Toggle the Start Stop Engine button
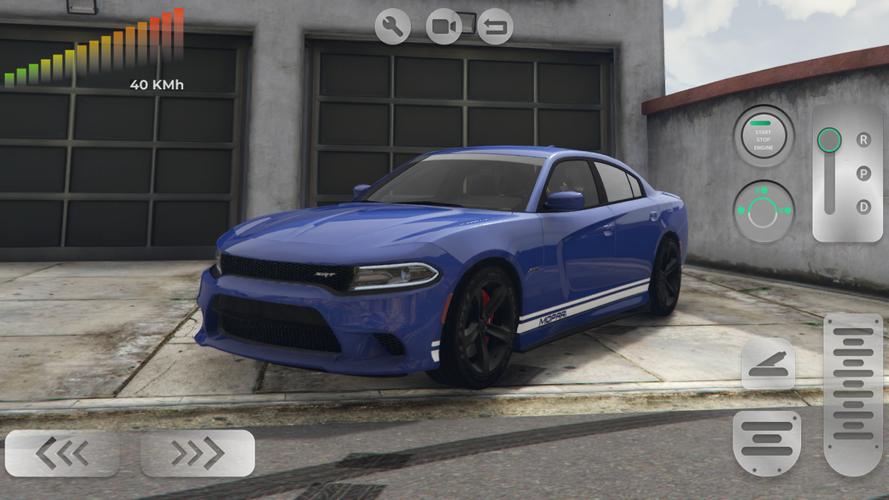 [763, 136]
